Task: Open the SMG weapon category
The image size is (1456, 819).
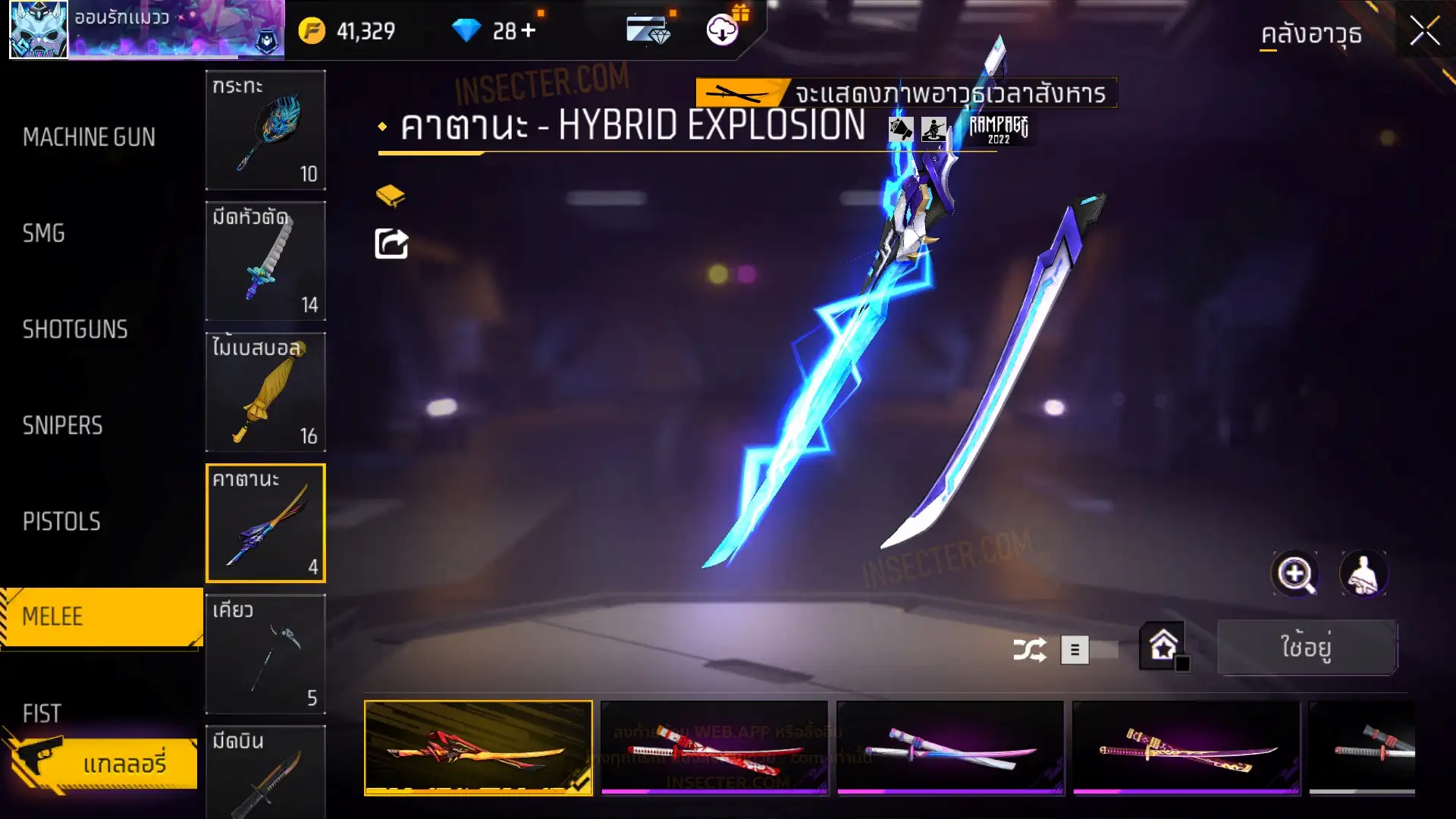Action: 44,234
